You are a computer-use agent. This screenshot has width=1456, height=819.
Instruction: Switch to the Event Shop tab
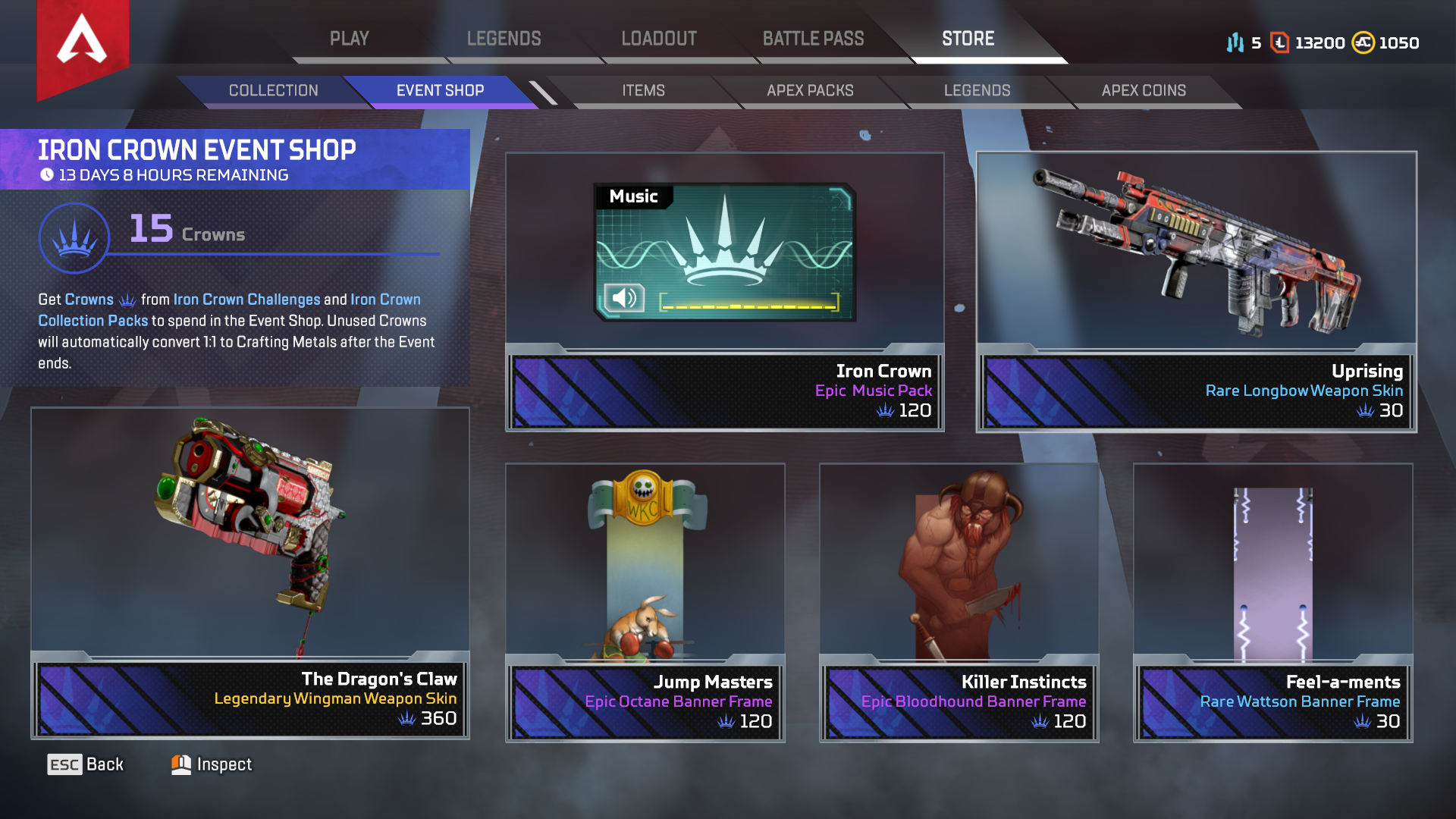(438, 90)
